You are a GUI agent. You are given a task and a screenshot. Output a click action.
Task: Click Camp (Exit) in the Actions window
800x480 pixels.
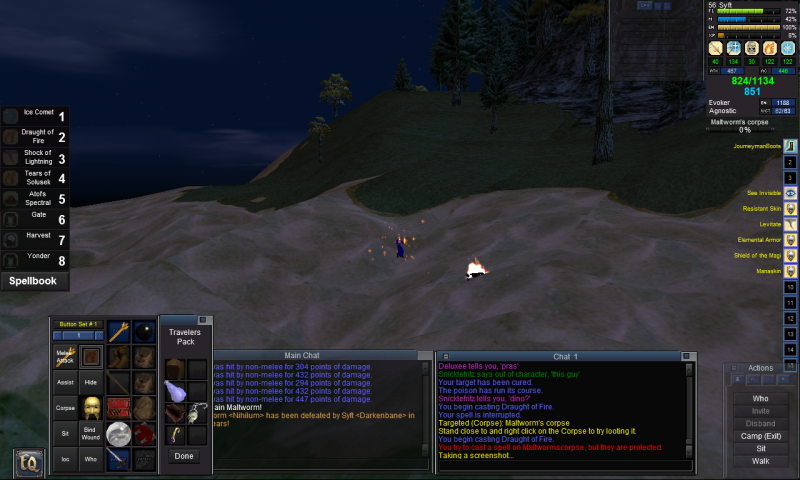tap(761, 436)
